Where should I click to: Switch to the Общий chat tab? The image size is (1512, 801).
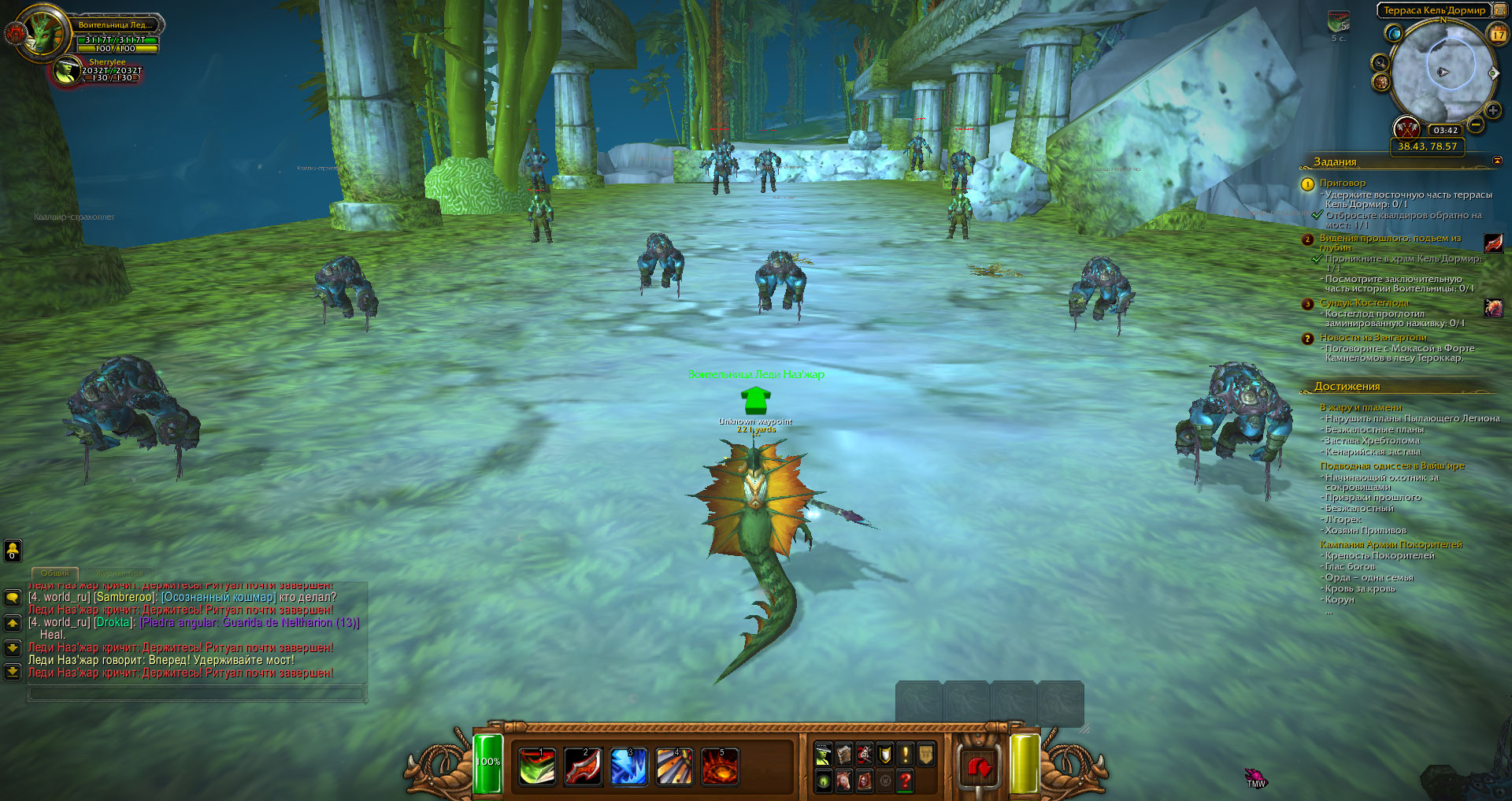[x=55, y=573]
